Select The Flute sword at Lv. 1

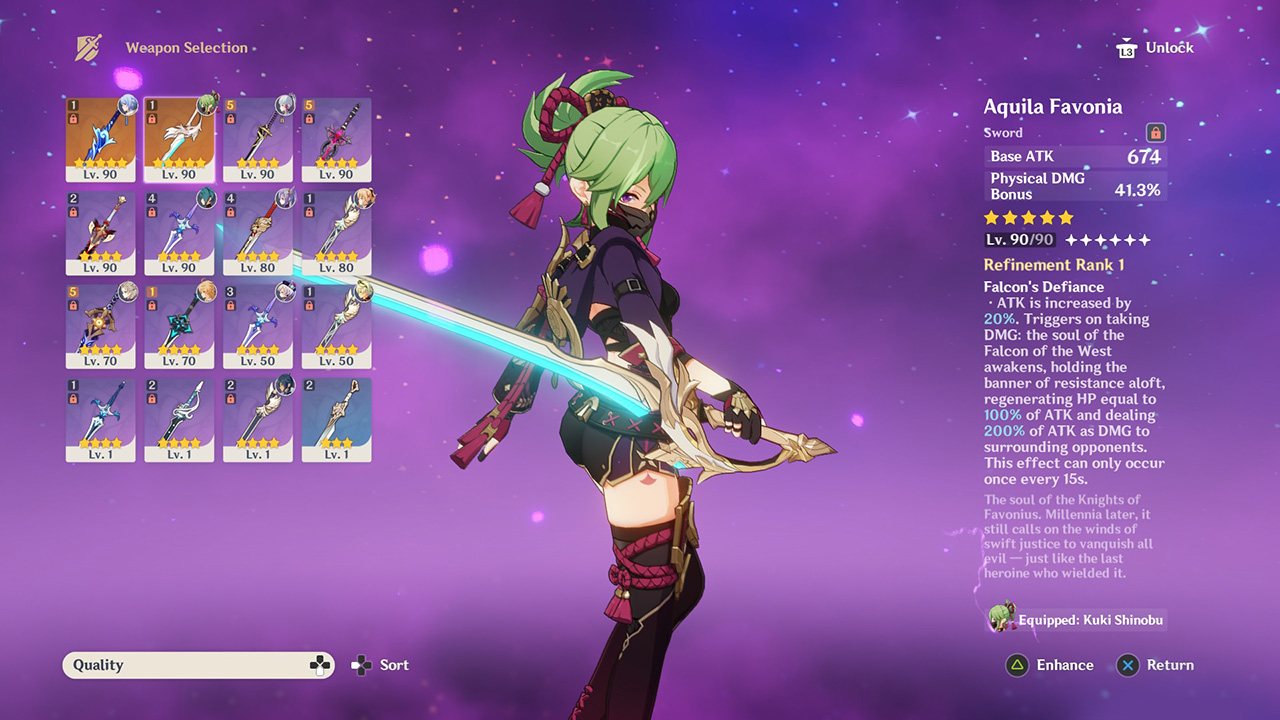(x=179, y=416)
